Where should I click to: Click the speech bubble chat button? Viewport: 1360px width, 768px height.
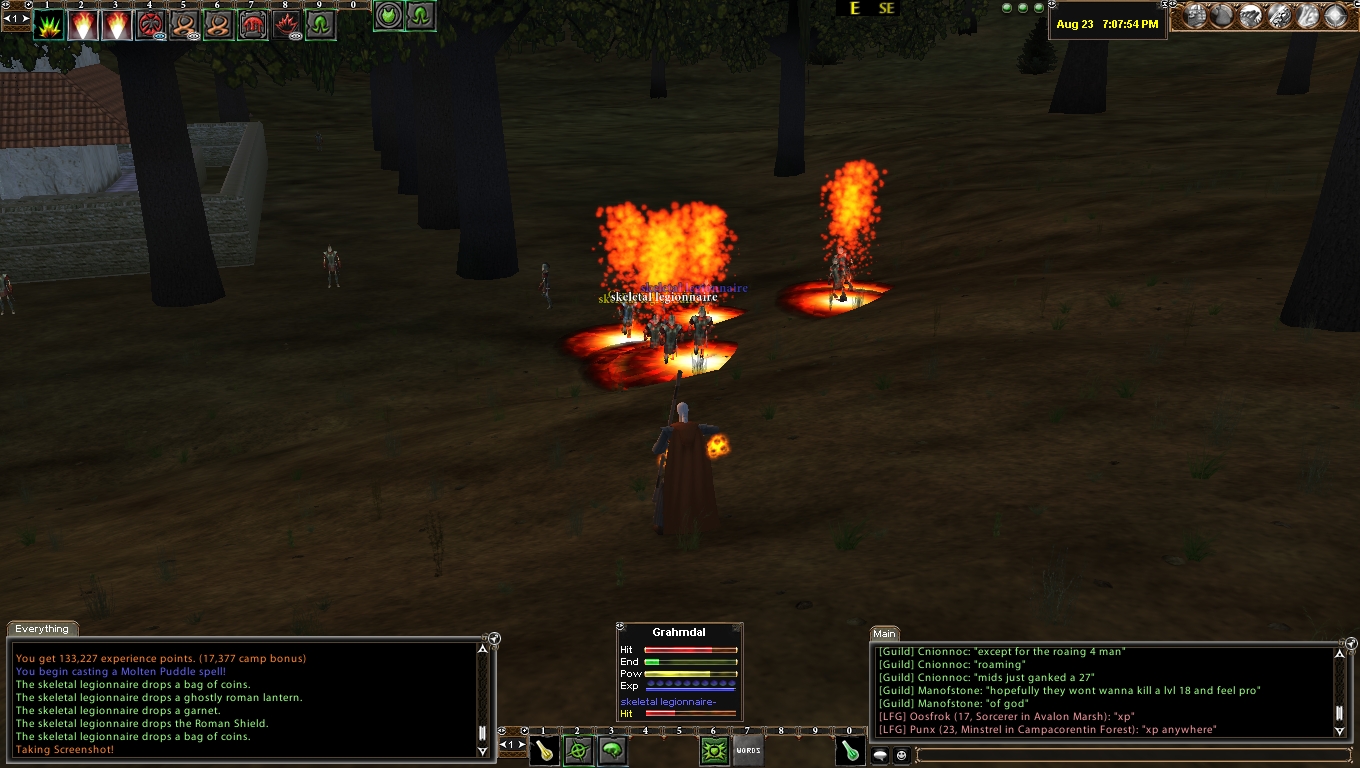click(x=881, y=755)
